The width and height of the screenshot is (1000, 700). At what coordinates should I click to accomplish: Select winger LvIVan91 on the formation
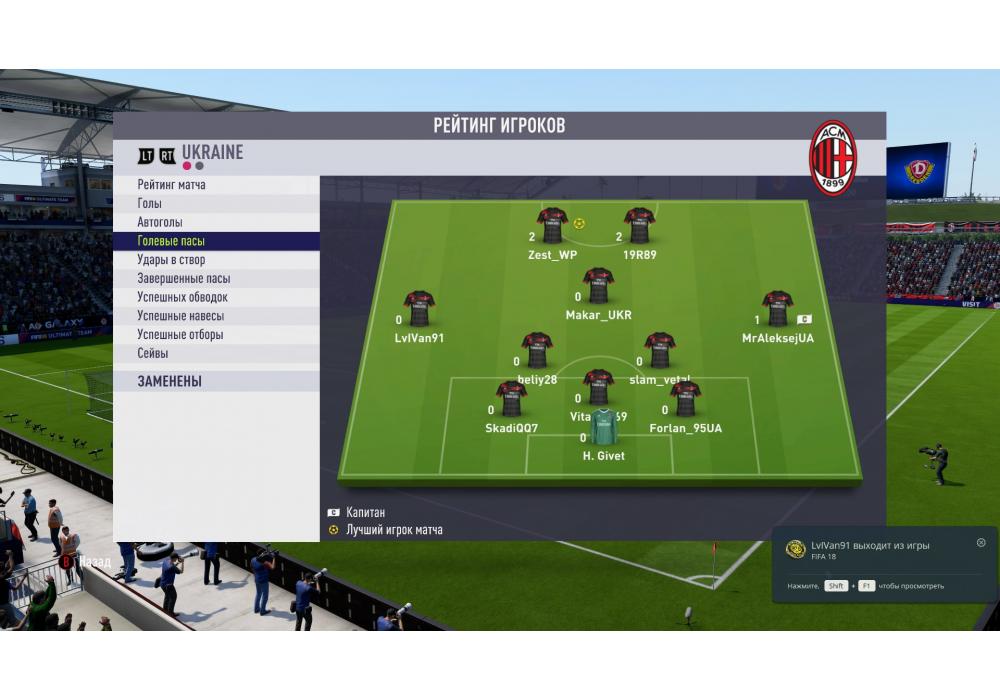coord(419,309)
